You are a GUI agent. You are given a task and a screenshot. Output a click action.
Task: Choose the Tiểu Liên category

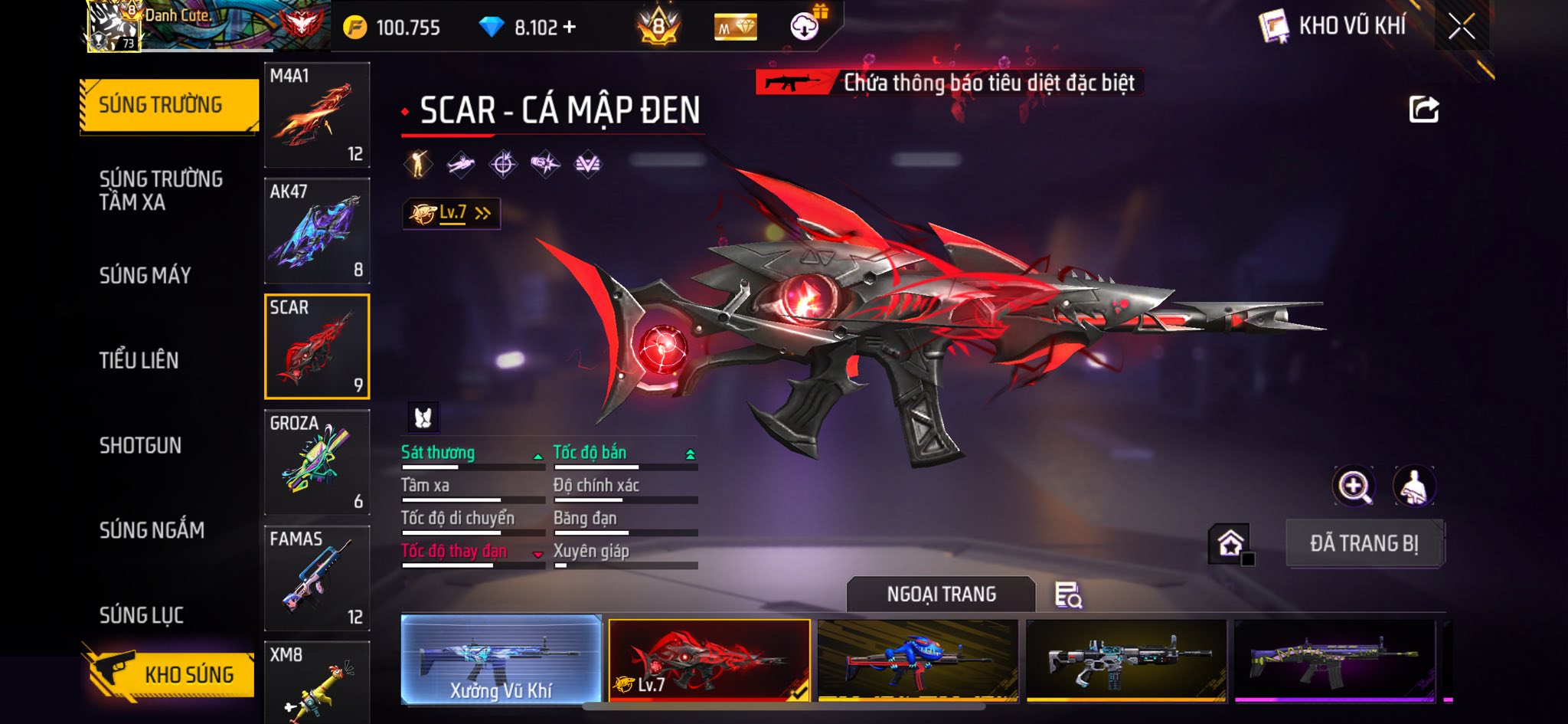click(139, 360)
